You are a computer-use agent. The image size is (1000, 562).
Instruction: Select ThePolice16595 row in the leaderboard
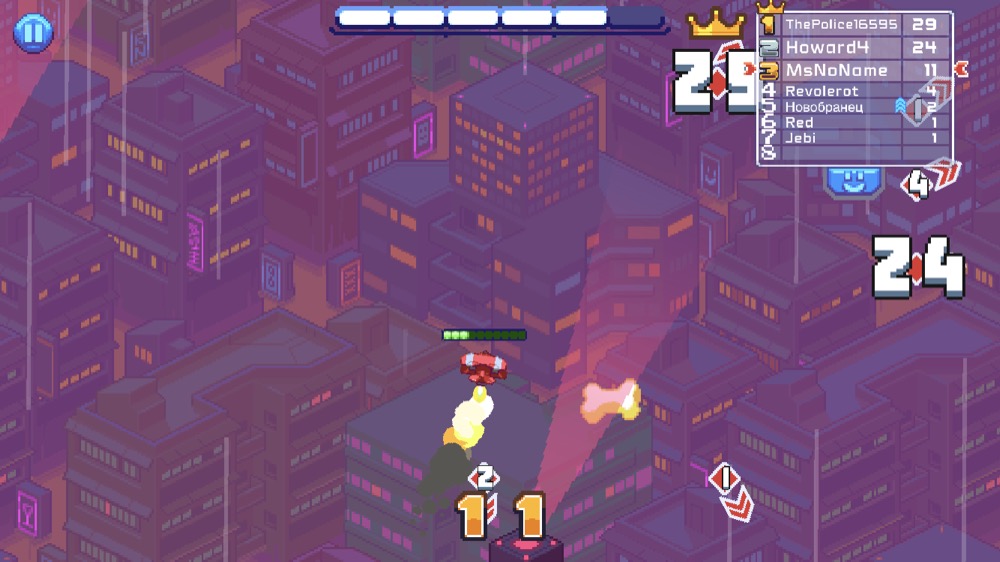[x=855, y=24]
